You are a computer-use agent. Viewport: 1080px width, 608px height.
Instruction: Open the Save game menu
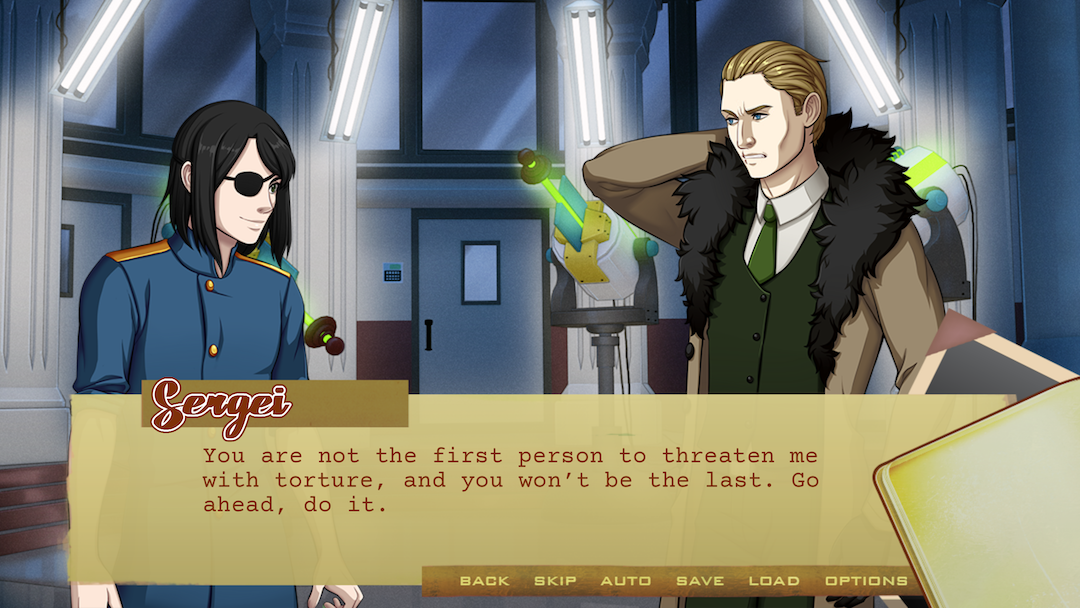click(700, 581)
